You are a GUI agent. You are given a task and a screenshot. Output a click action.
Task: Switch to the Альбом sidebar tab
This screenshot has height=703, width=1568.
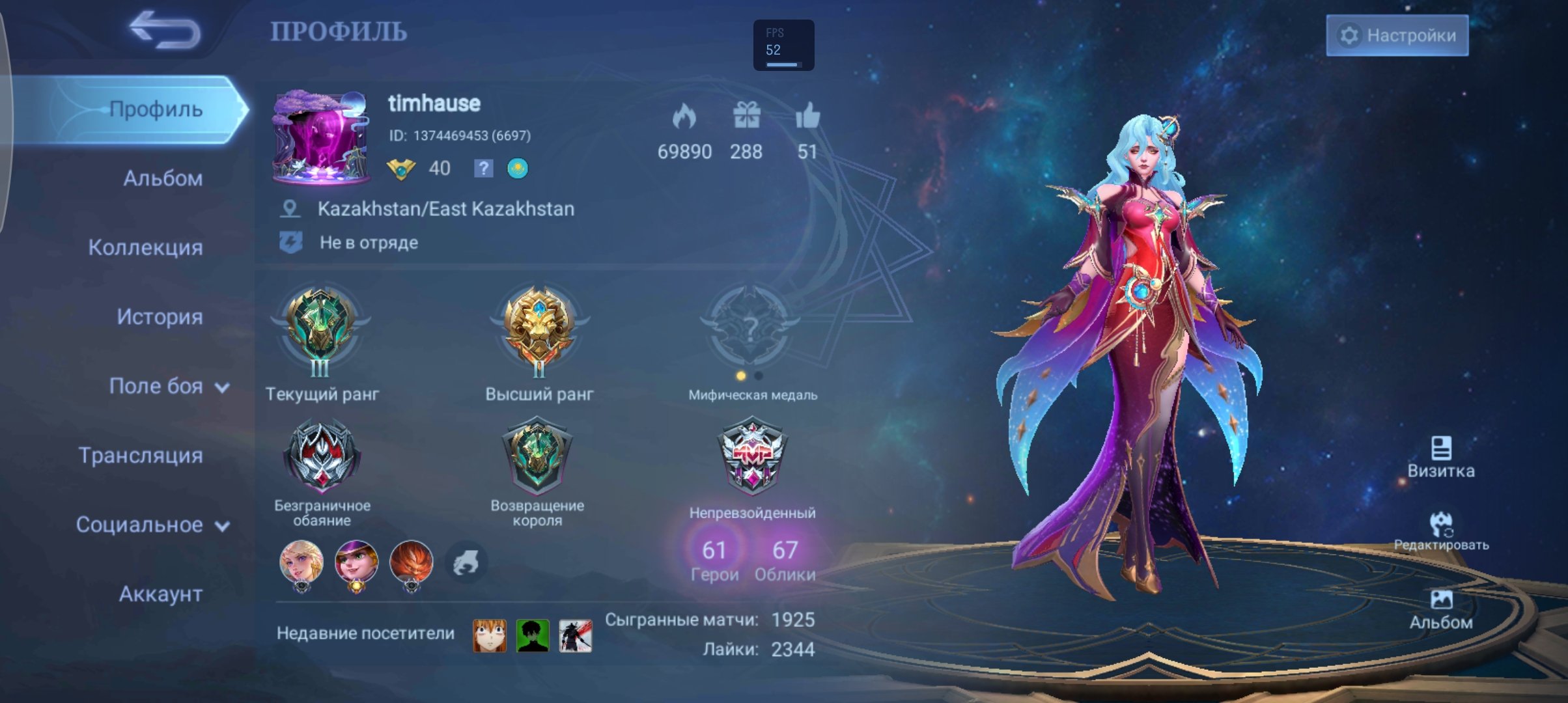tap(162, 178)
